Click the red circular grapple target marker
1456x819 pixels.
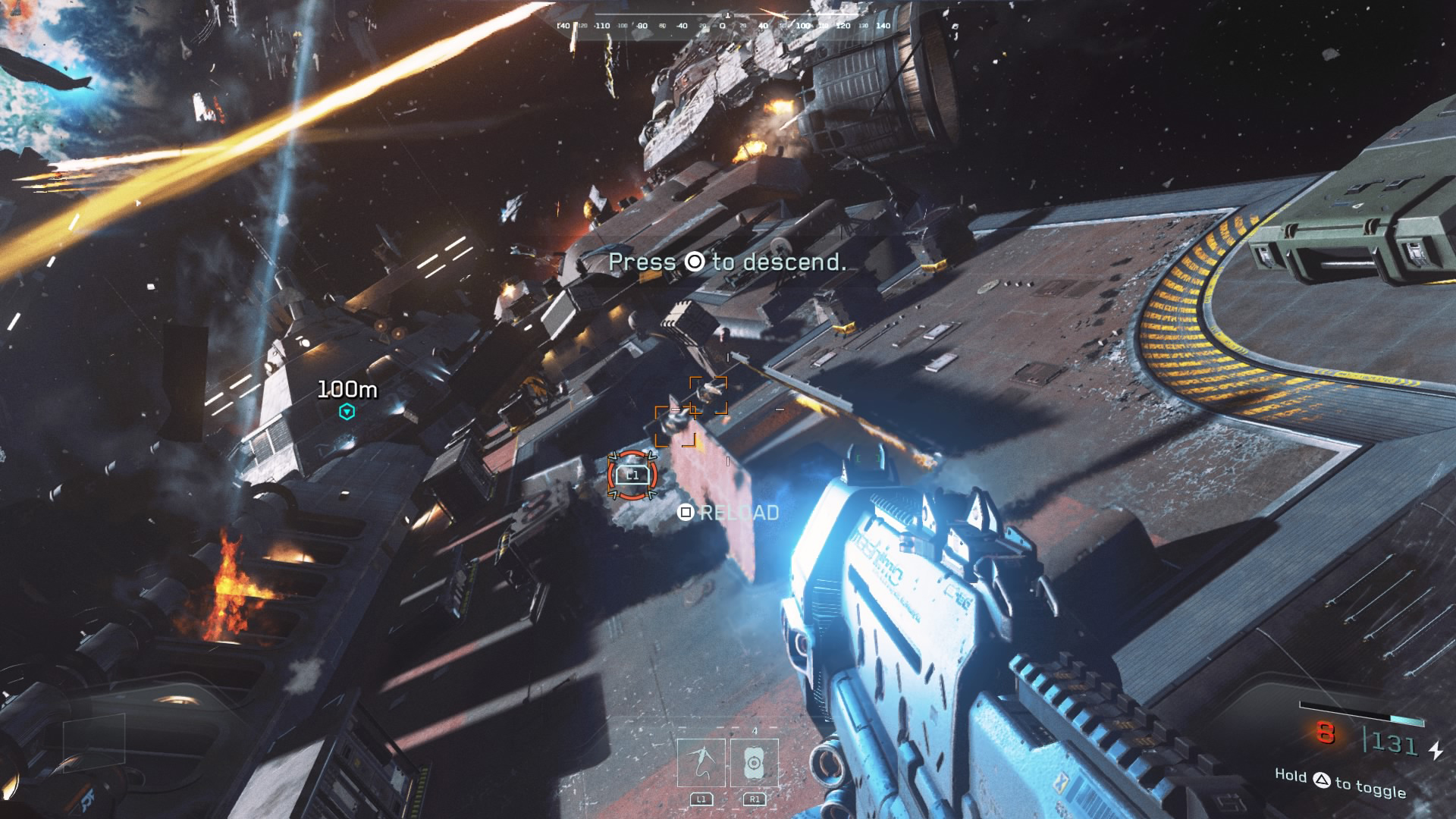[632, 475]
